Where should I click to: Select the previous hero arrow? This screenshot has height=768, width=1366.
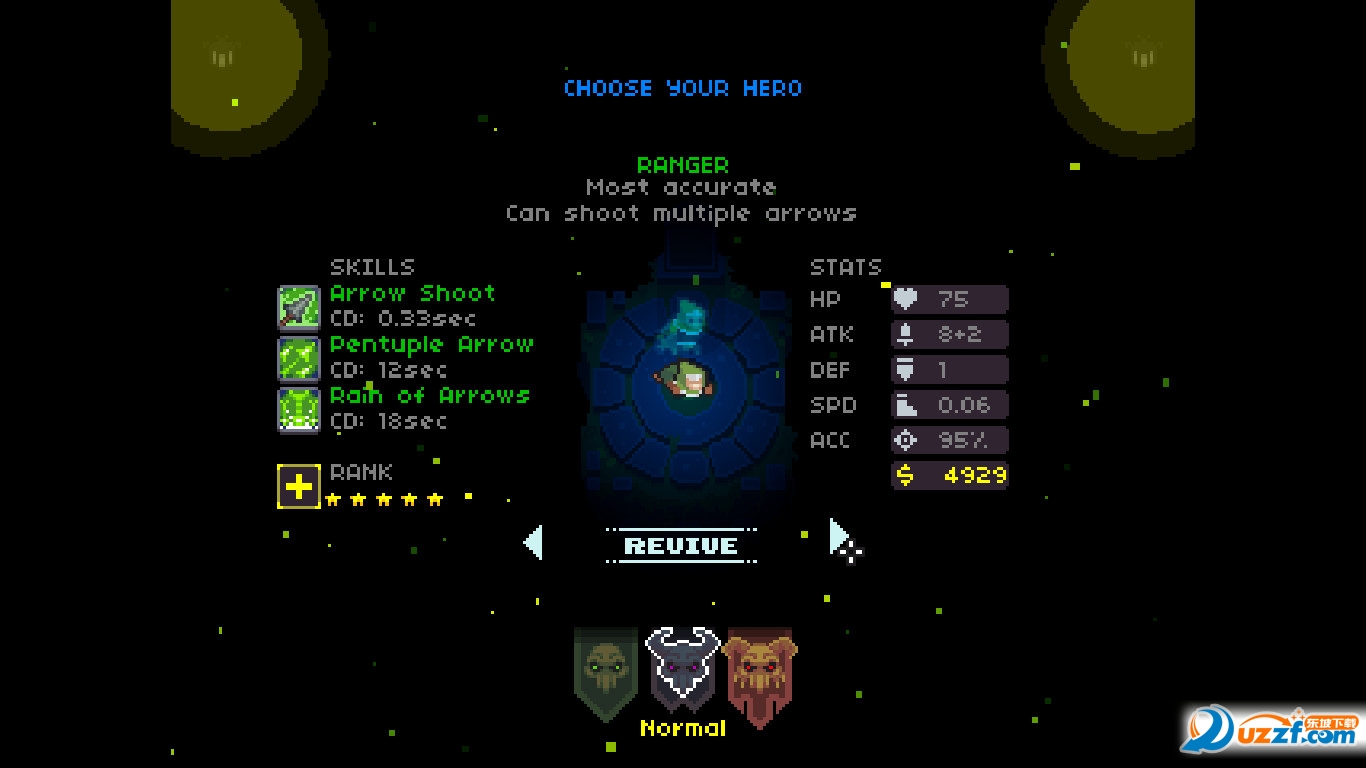(x=533, y=543)
